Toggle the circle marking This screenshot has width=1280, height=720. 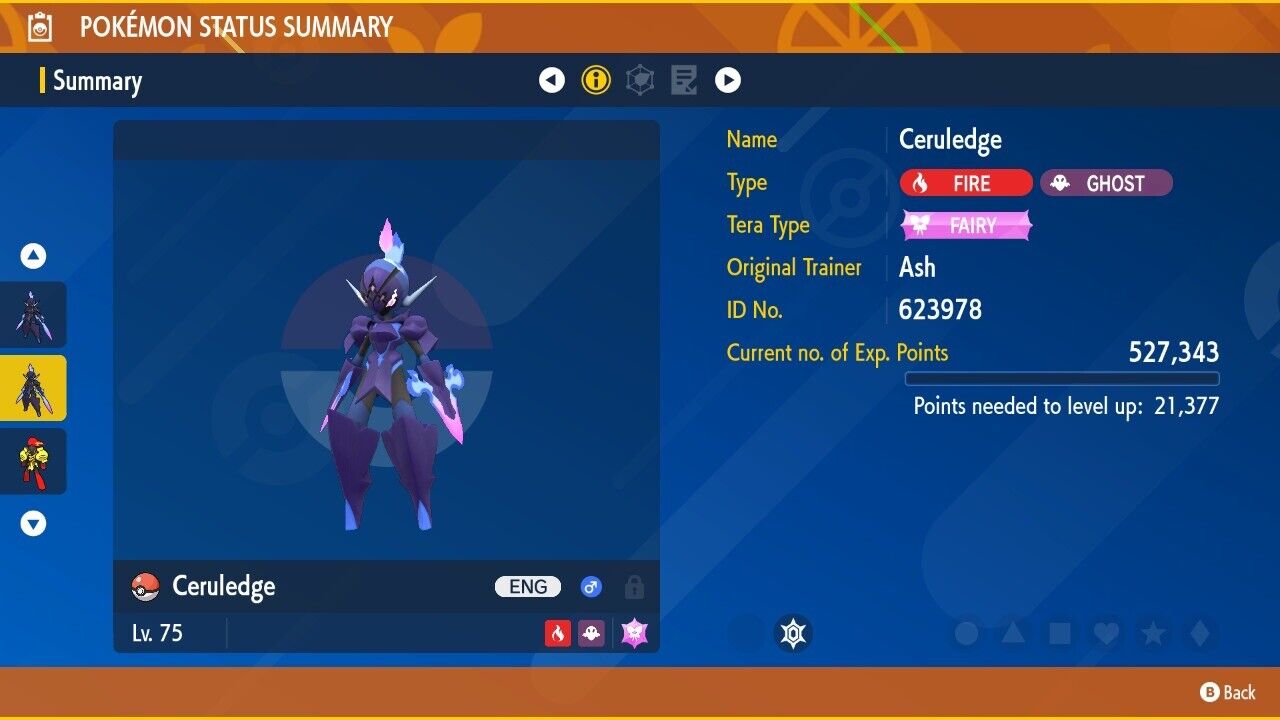pos(966,633)
